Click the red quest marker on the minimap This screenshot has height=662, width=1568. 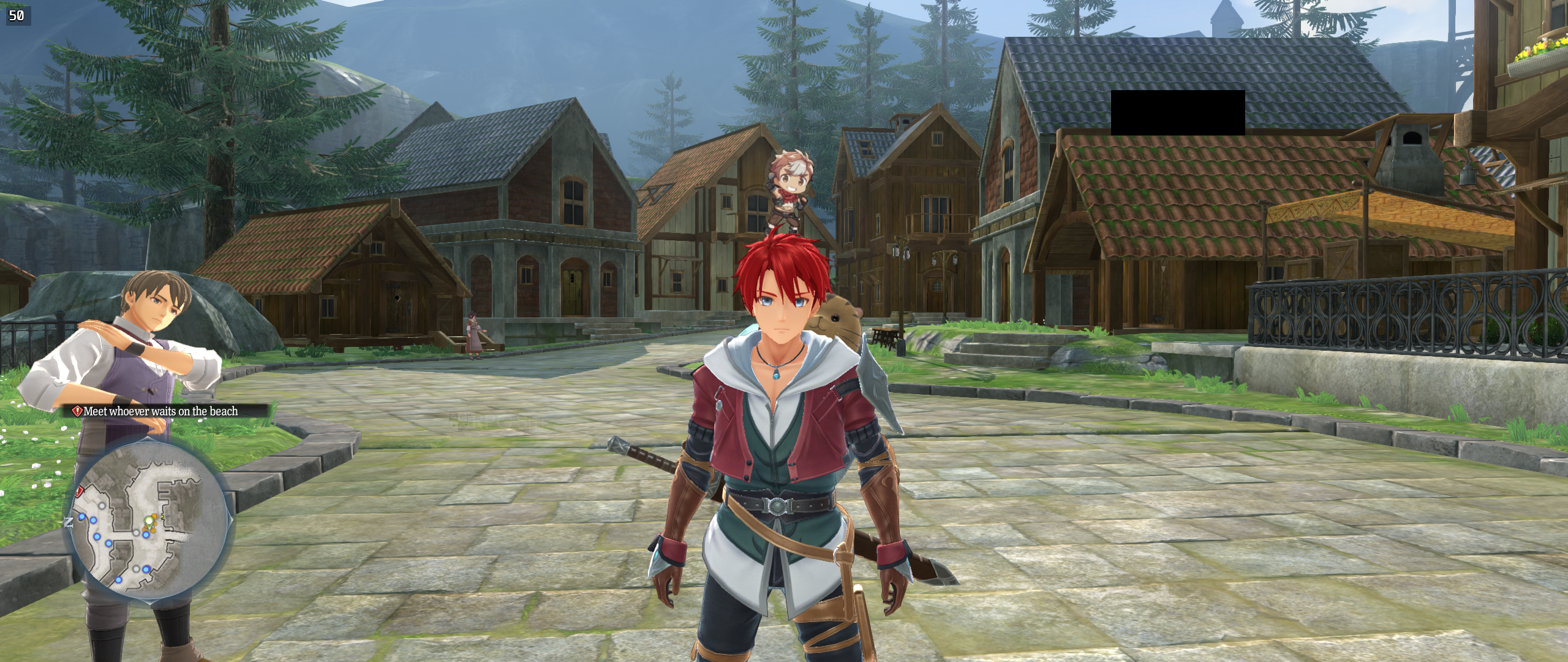pyautogui.click(x=80, y=490)
